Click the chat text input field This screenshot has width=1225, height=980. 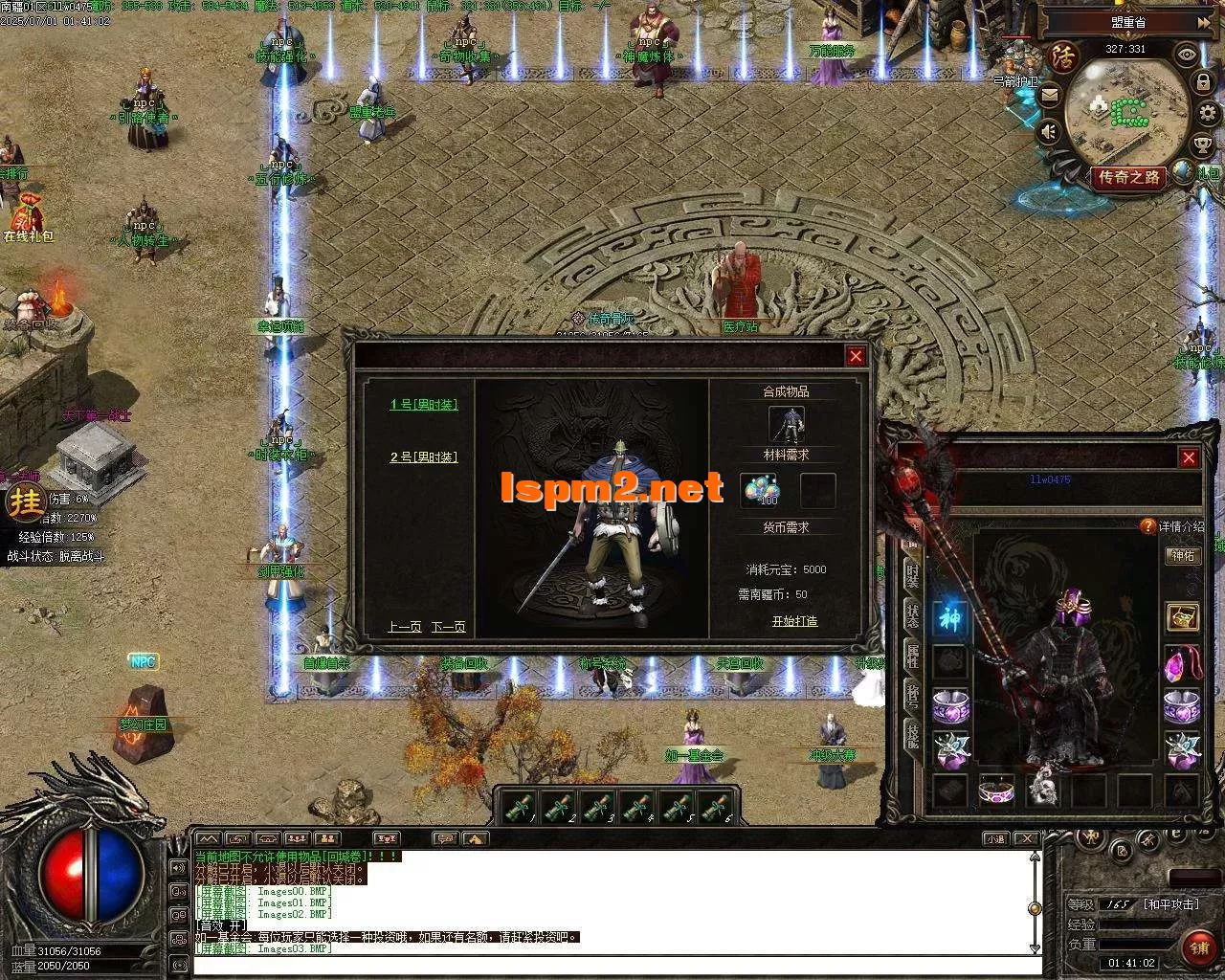coord(612,965)
